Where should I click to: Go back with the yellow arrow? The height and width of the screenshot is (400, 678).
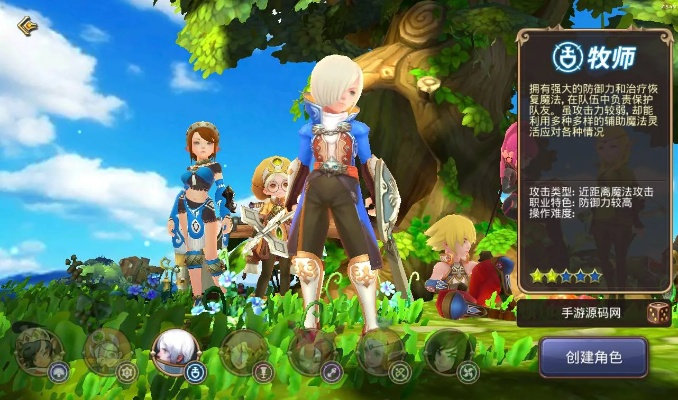point(27,26)
